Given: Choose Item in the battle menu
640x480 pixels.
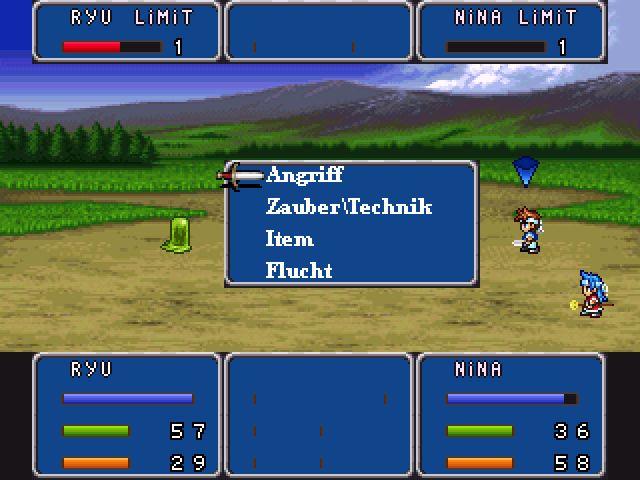Looking at the screenshot, I should pos(290,239).
